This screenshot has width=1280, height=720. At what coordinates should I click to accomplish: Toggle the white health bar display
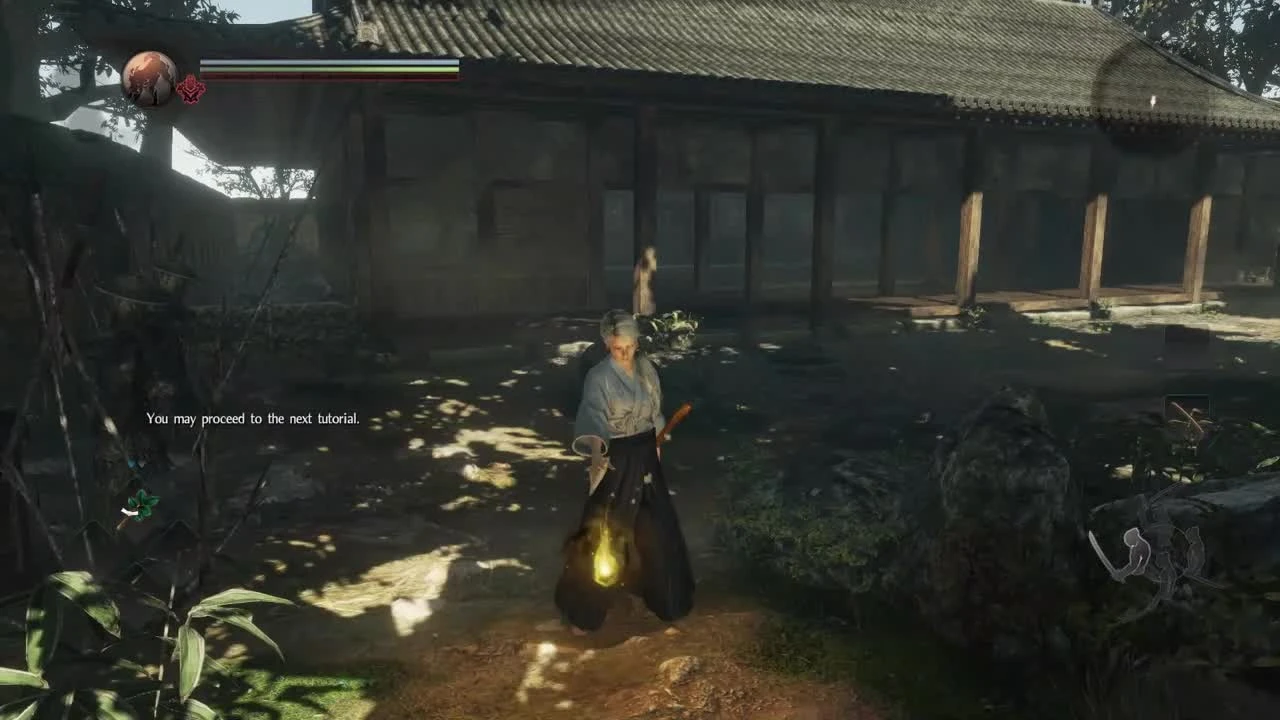click(330, 62)
